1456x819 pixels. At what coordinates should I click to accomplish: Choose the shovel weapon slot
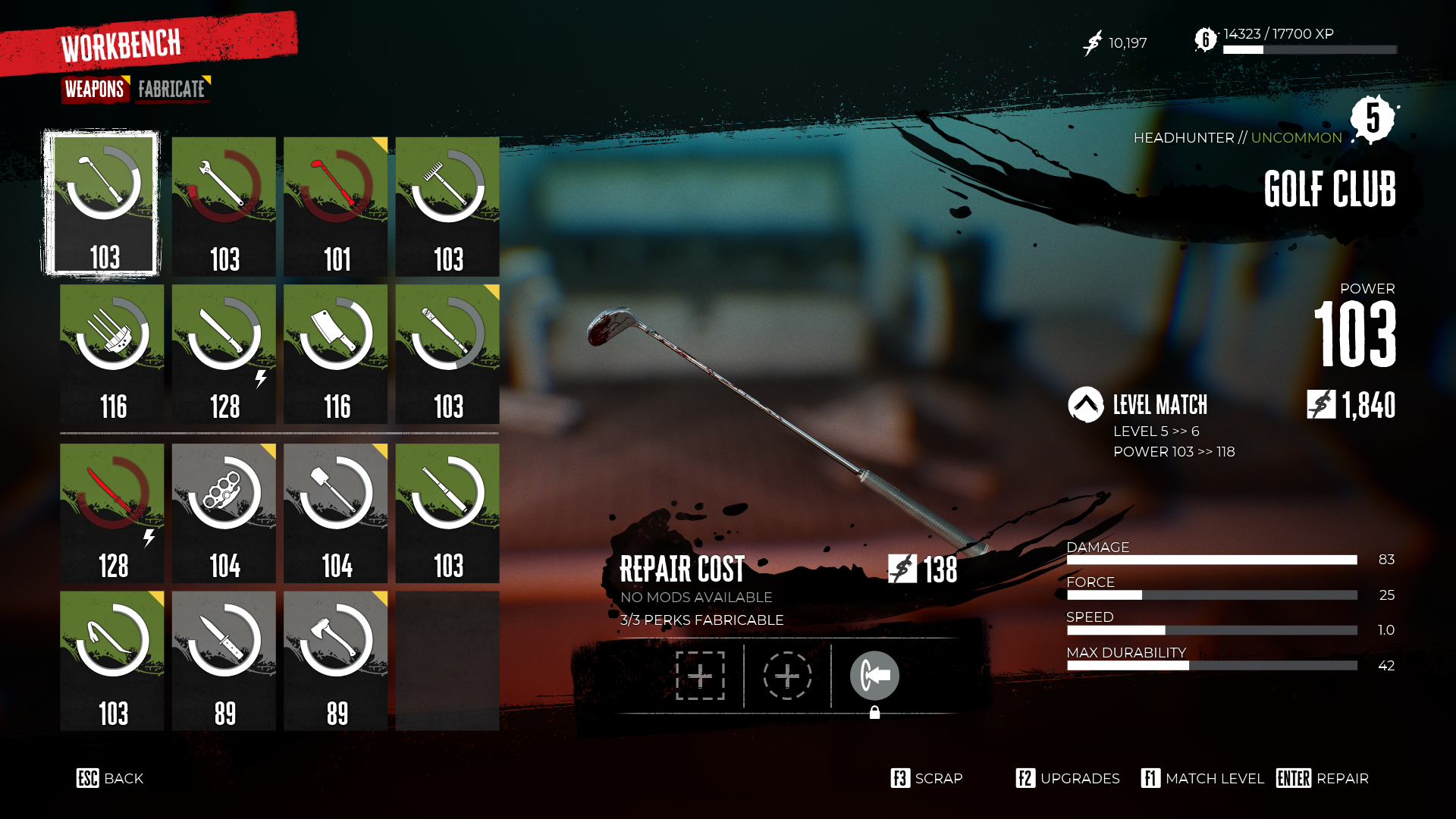click(335, 513)
